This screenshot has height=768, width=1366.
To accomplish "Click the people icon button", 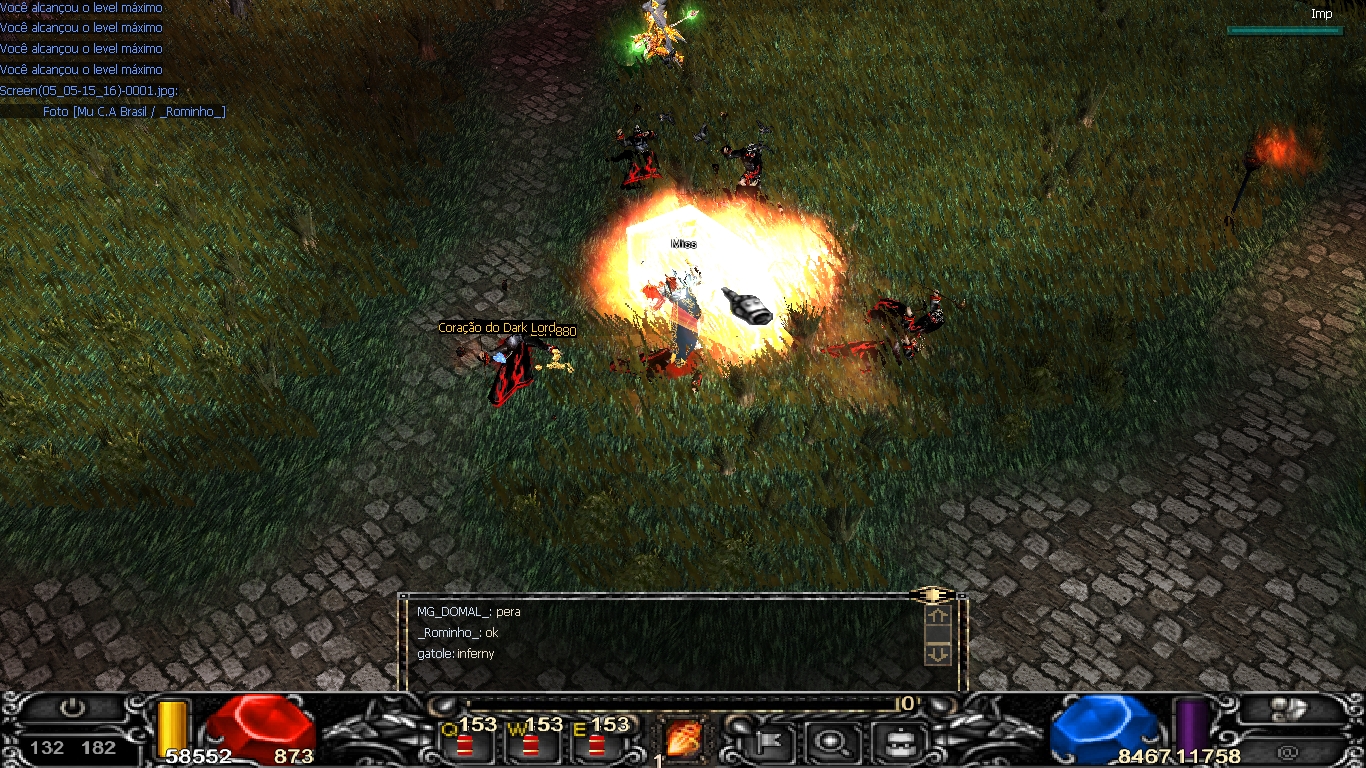I will [1289, 709].
